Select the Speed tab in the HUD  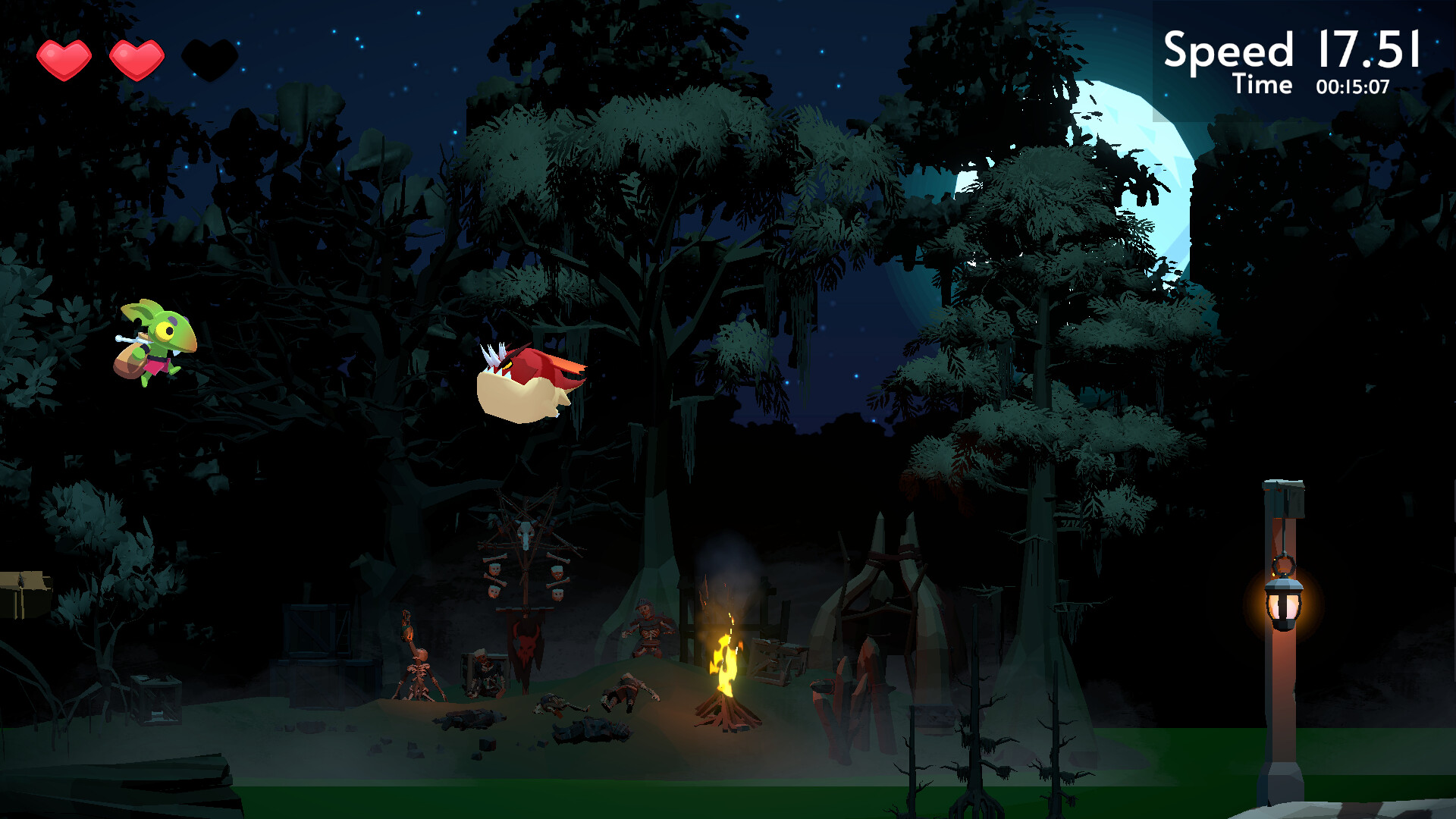pos(1228,49)
